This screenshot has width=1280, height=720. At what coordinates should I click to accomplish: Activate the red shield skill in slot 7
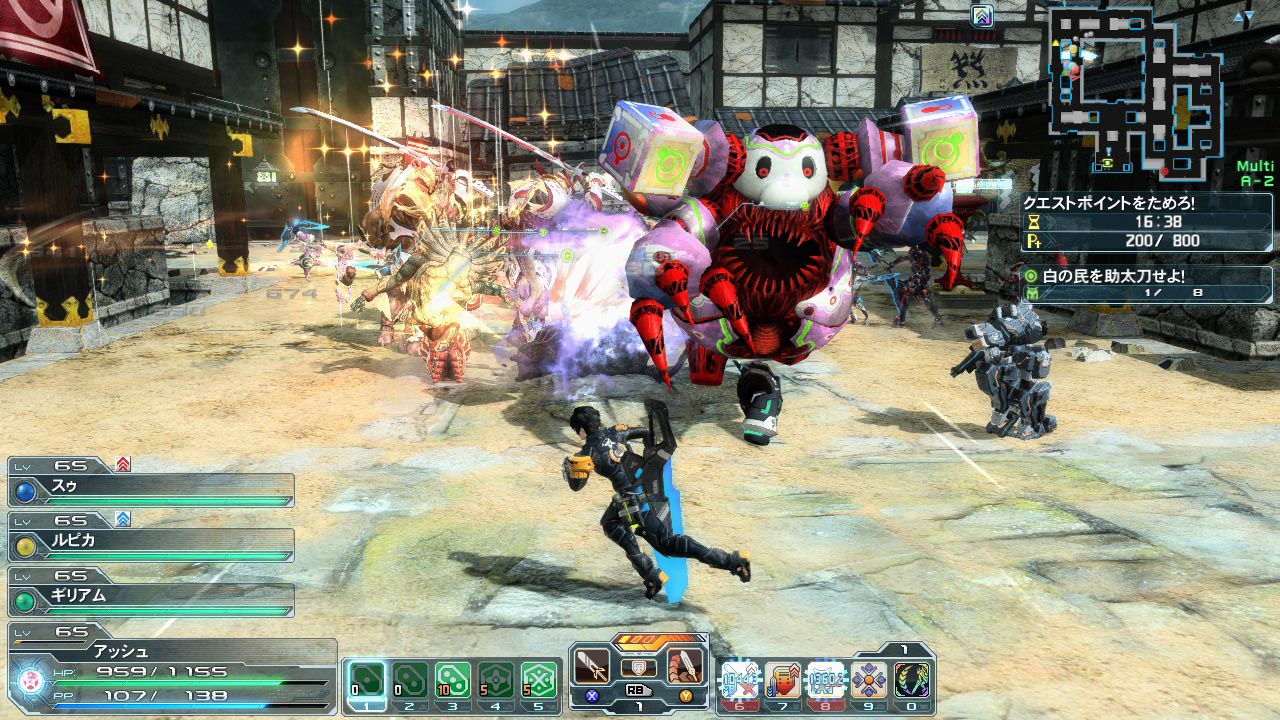pos(783,680)
